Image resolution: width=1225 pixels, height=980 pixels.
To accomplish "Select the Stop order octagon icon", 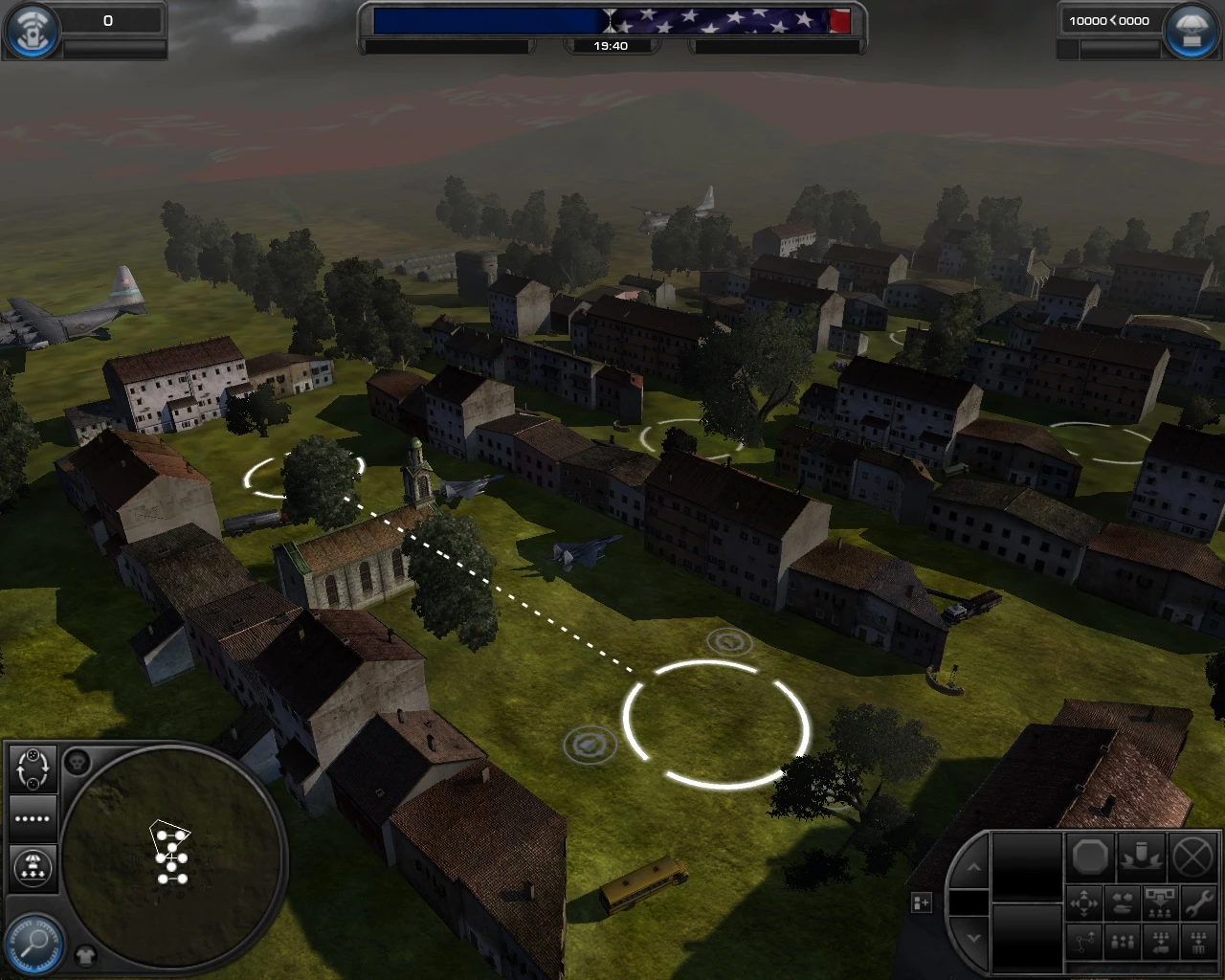I will click(x=1090, y=857).
